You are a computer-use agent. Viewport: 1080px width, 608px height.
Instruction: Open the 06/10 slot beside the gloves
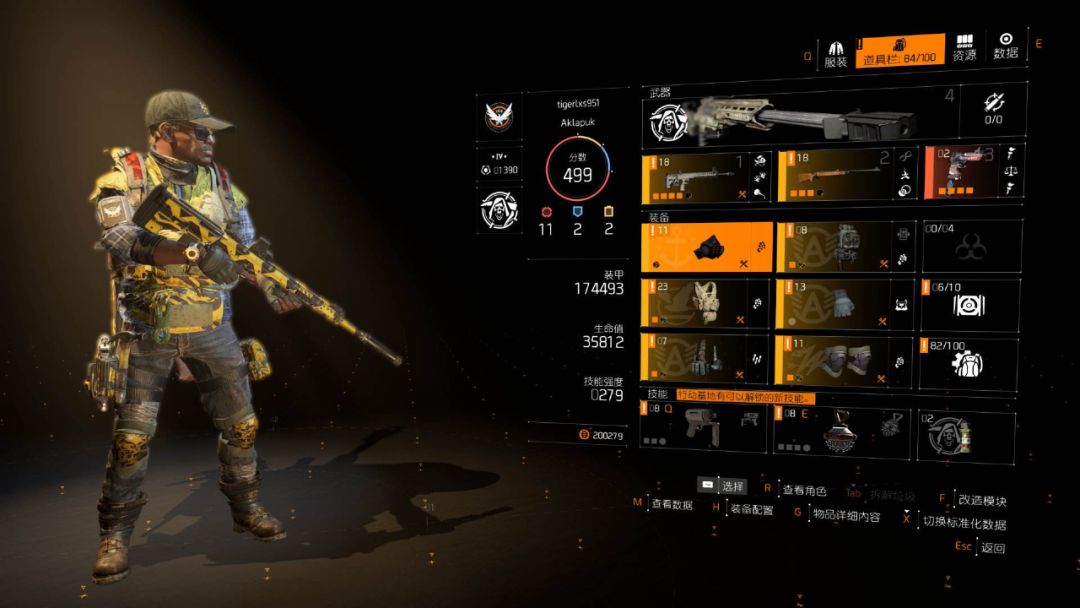pyautogui.click(x=970, y=304)
